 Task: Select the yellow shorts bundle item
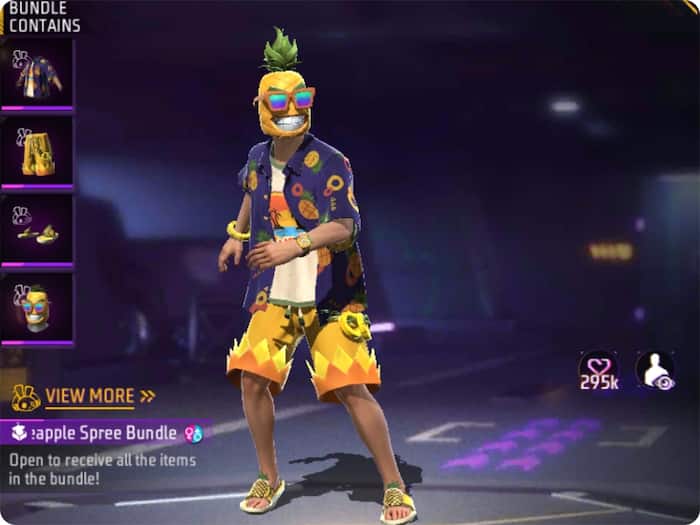(x=37, y=151)
